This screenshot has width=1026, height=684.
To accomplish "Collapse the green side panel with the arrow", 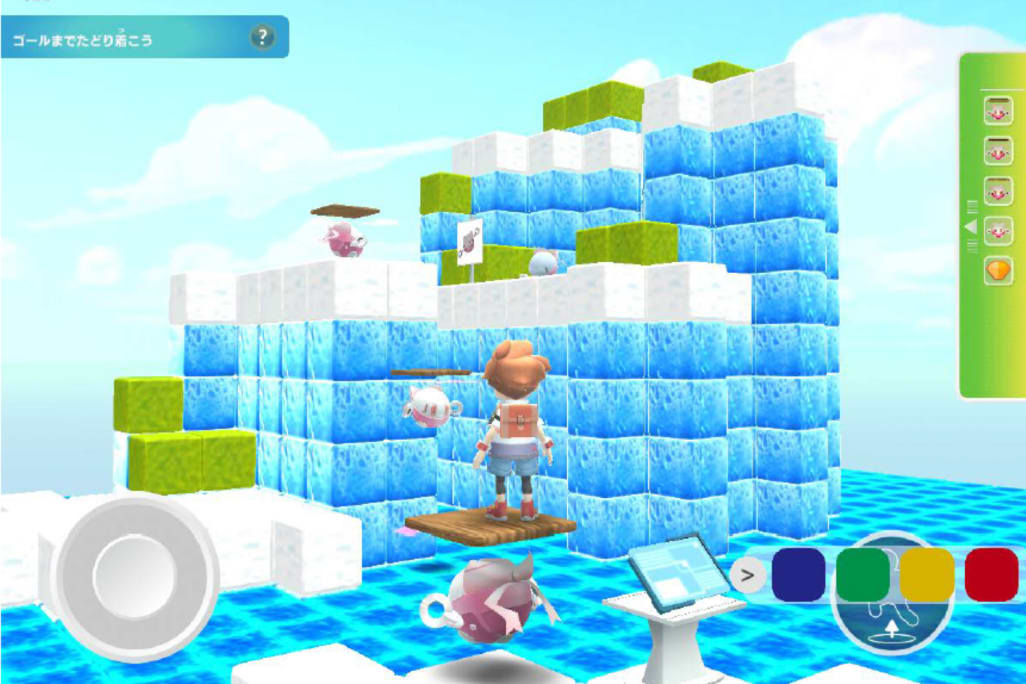I will [969, 227].
